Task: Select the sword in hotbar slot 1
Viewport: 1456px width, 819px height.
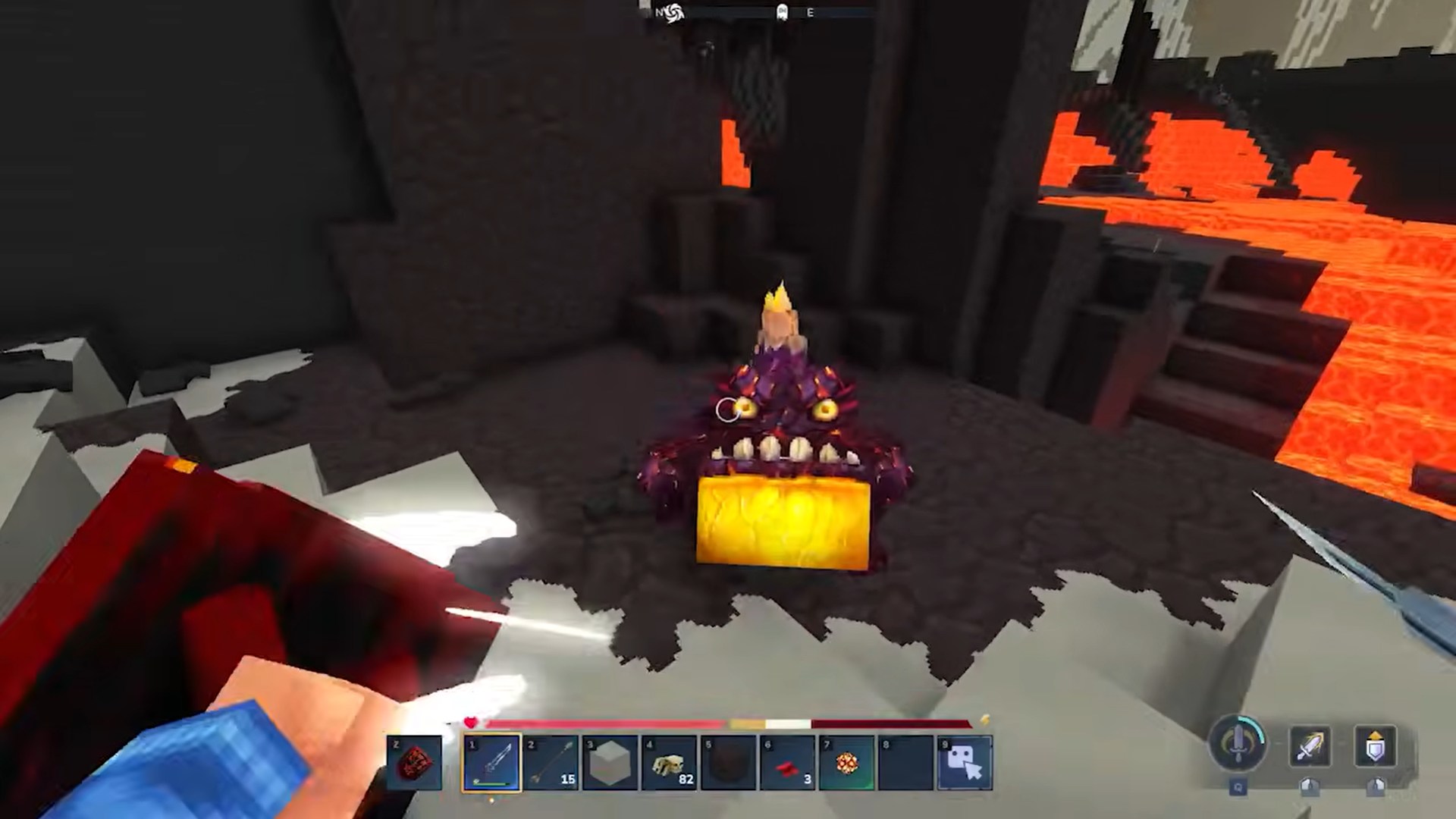Action: click(491, 762)
